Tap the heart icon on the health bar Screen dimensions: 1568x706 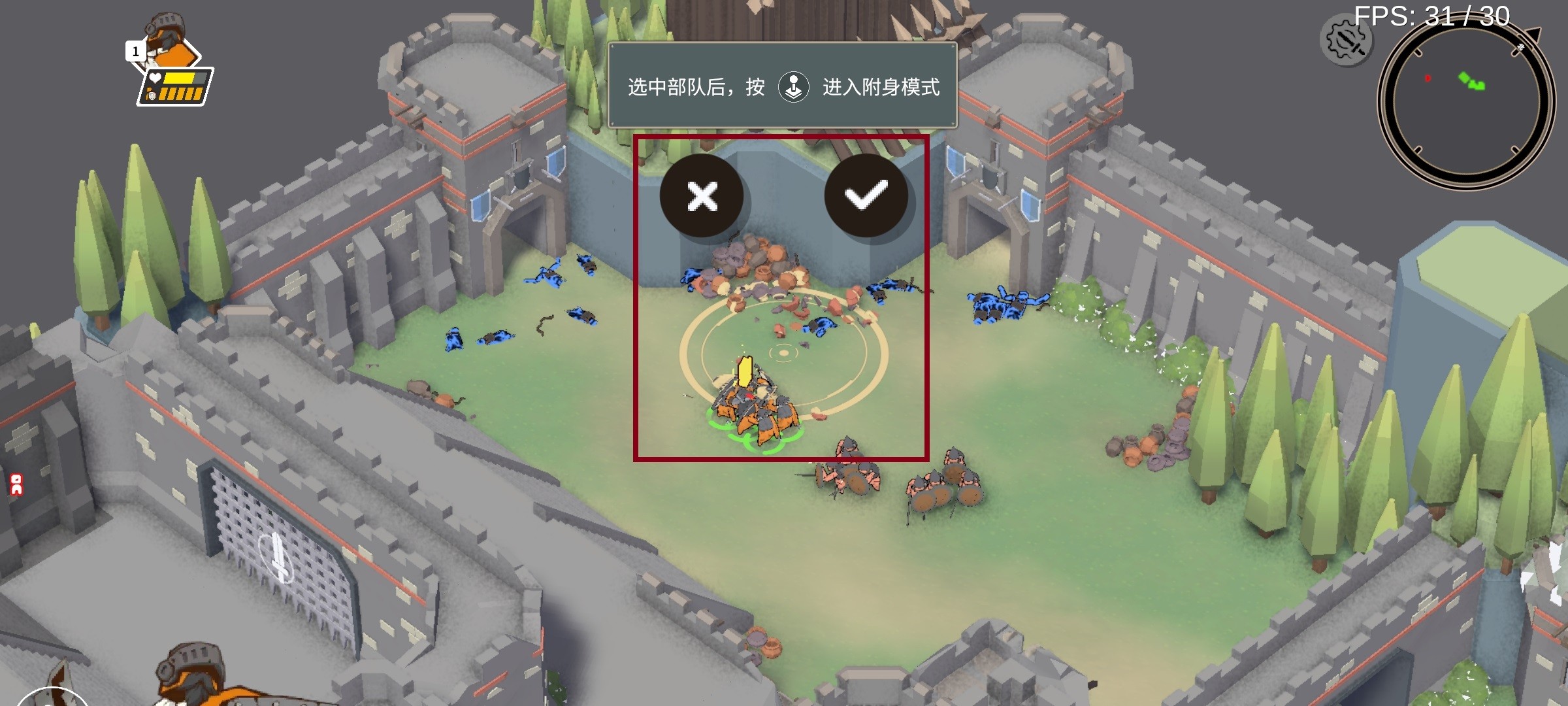(155, 77)
